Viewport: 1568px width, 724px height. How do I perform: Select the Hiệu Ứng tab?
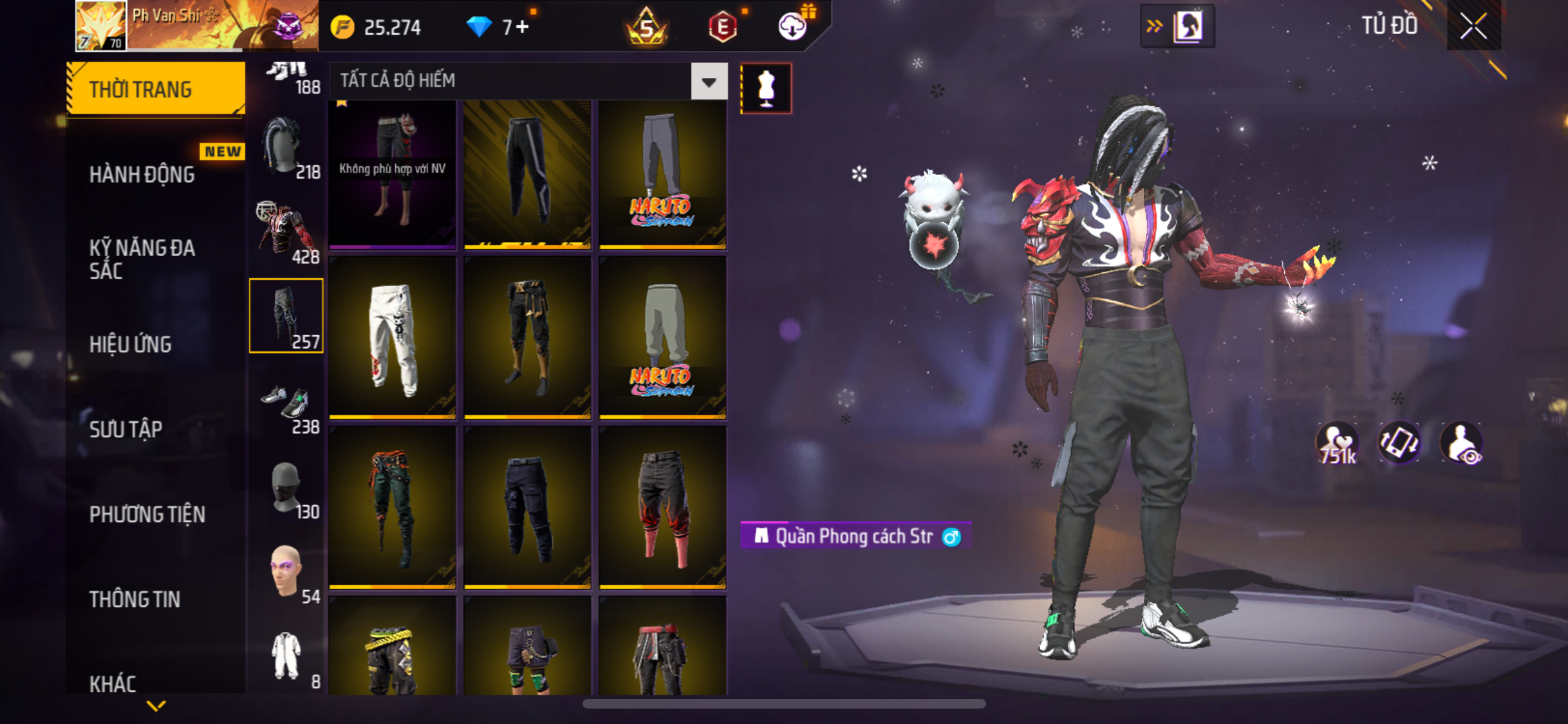pyautogui.click(x=131, y=344)
